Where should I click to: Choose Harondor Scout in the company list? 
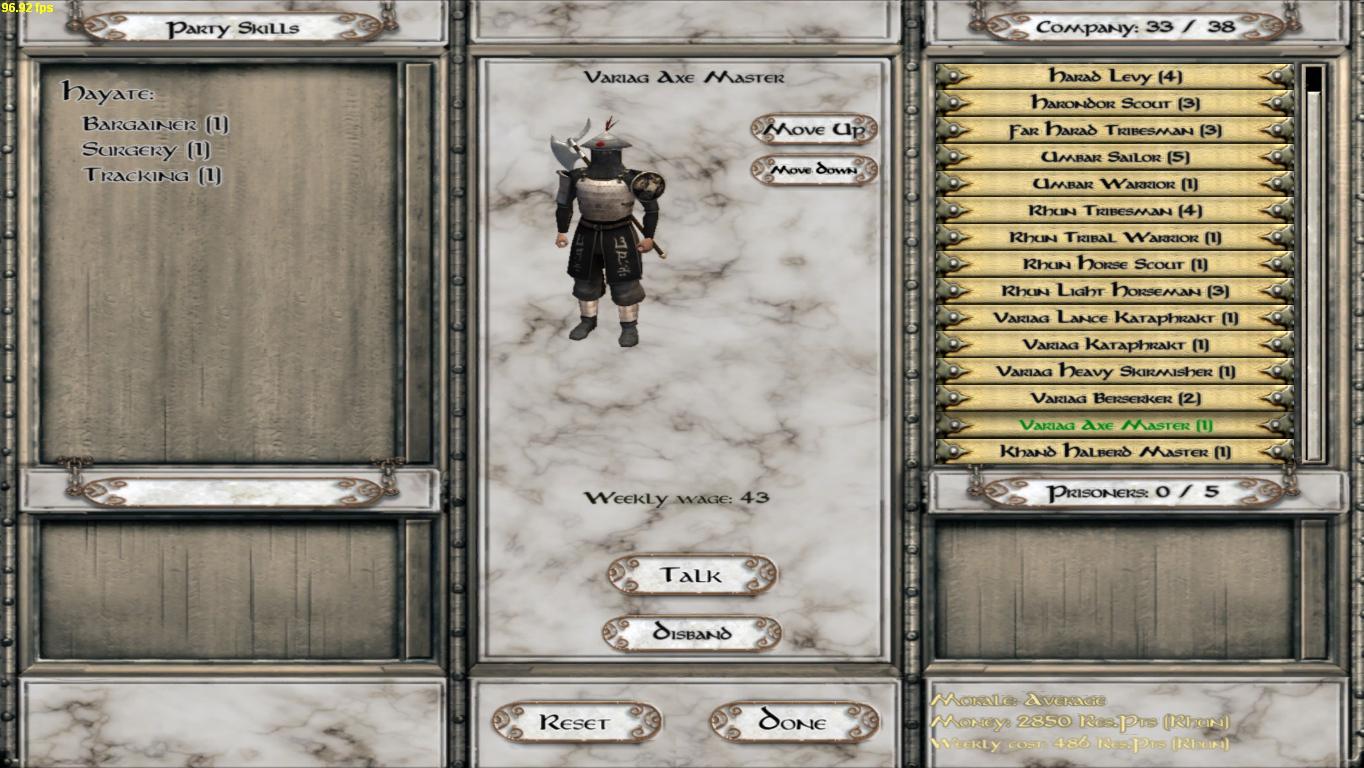(x=1115, y=103)
